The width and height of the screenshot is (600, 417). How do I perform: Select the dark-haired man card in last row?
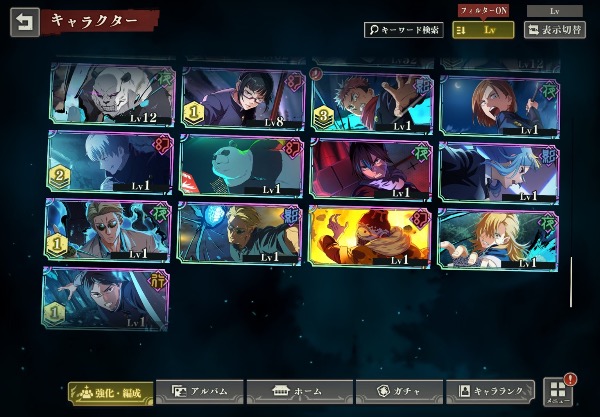(106, 298)
